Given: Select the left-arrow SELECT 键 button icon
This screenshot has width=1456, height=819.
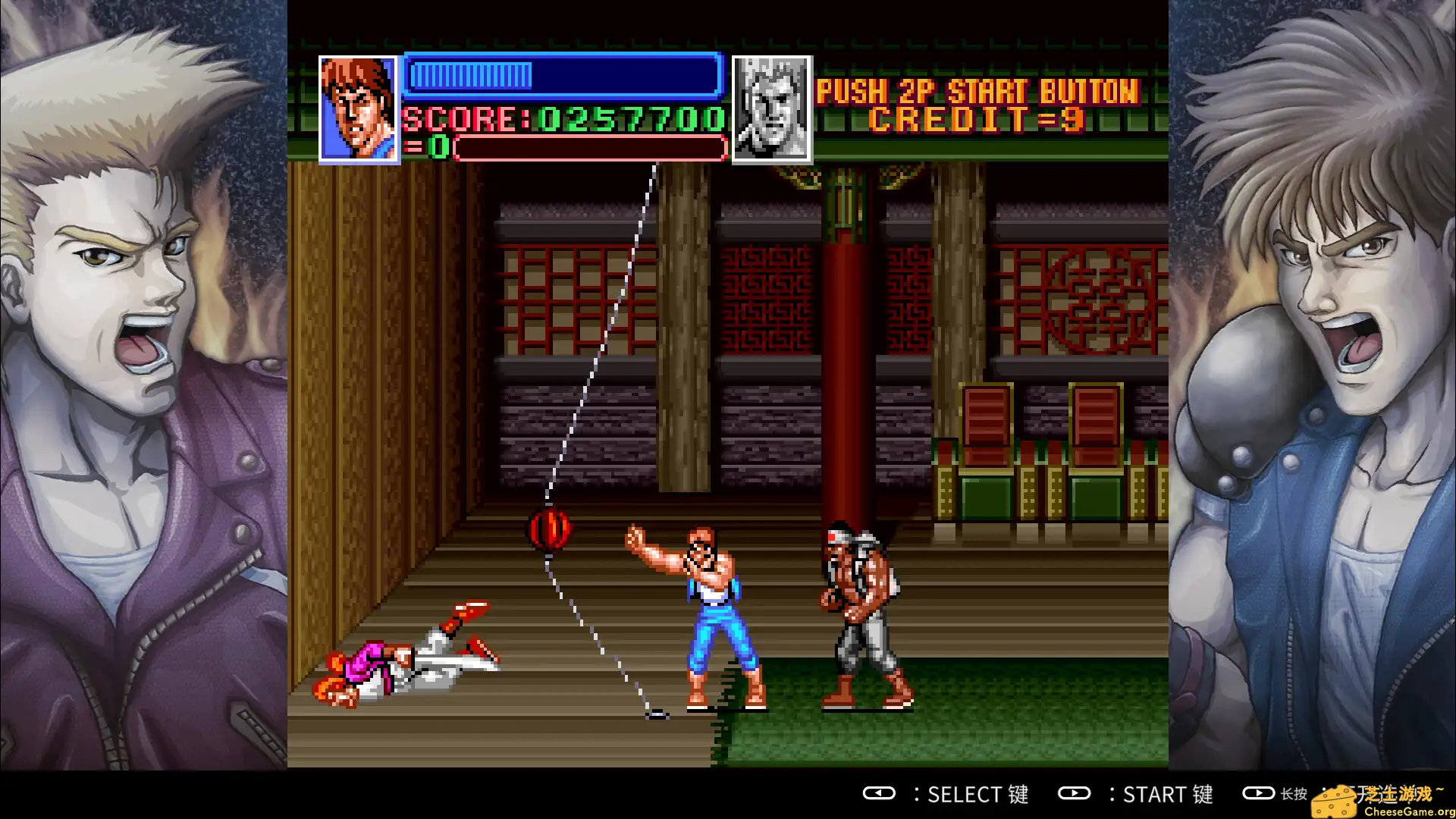Looking at the screenshot, I should pyautogui.click(x=880, y=794).
